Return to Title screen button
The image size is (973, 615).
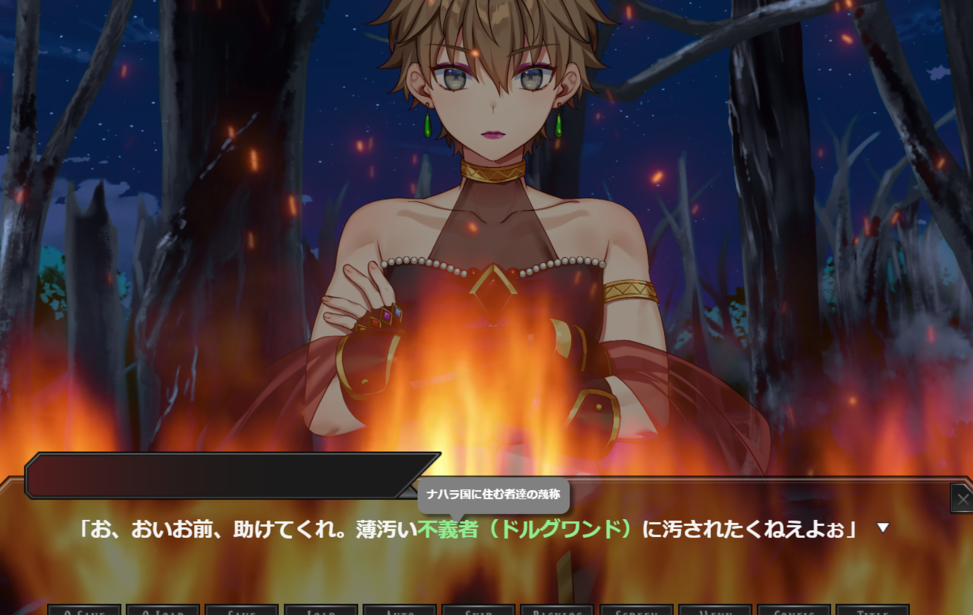point(873,609)
